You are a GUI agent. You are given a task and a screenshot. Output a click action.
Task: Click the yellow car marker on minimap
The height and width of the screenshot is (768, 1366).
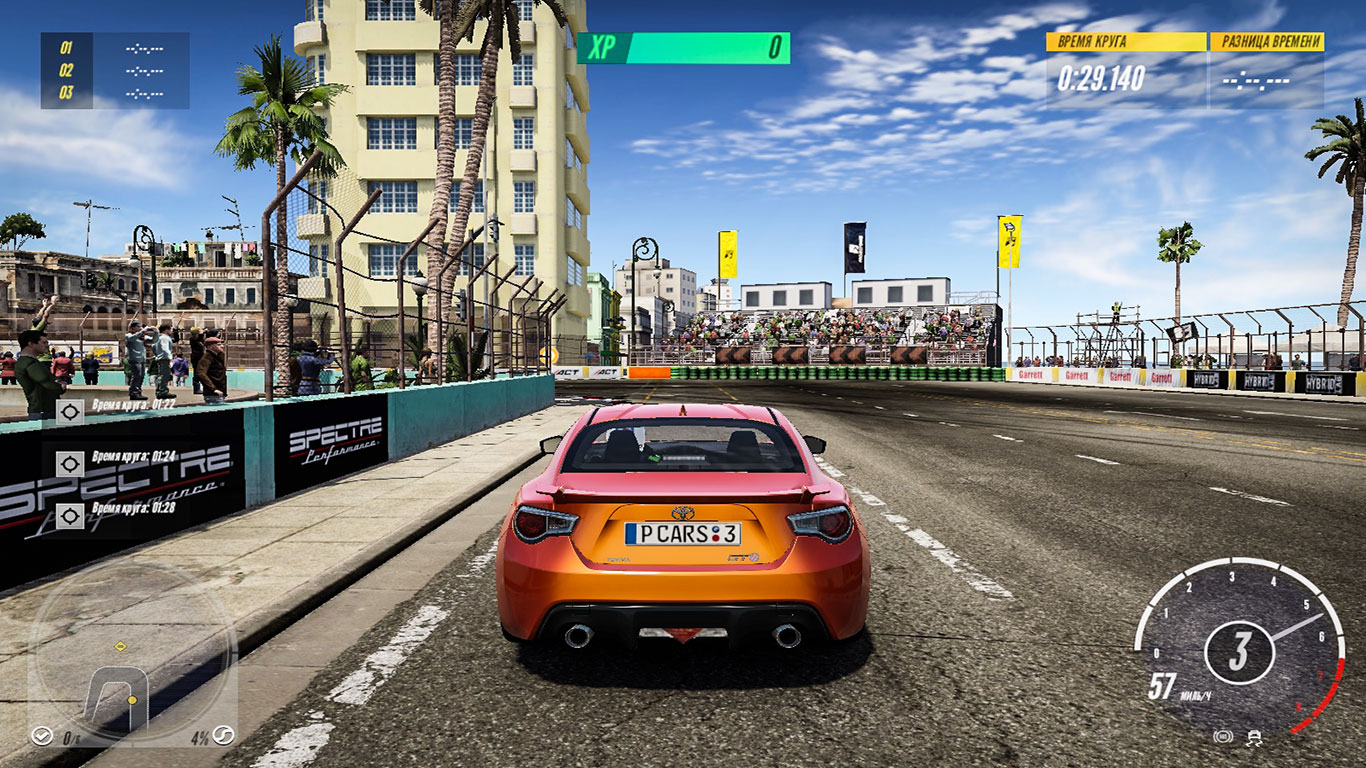(132, 700)
